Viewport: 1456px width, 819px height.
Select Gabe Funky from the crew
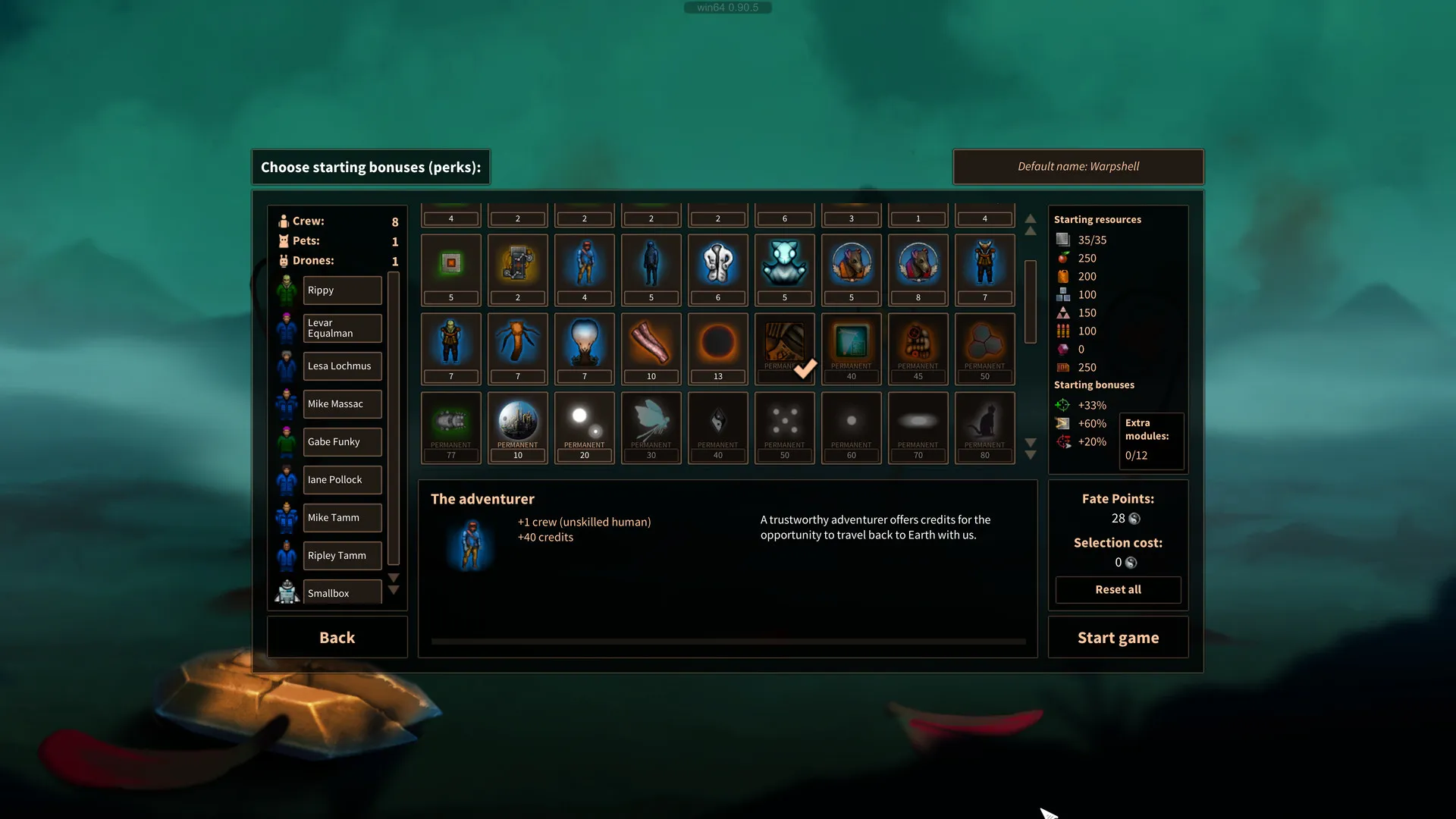342,442
